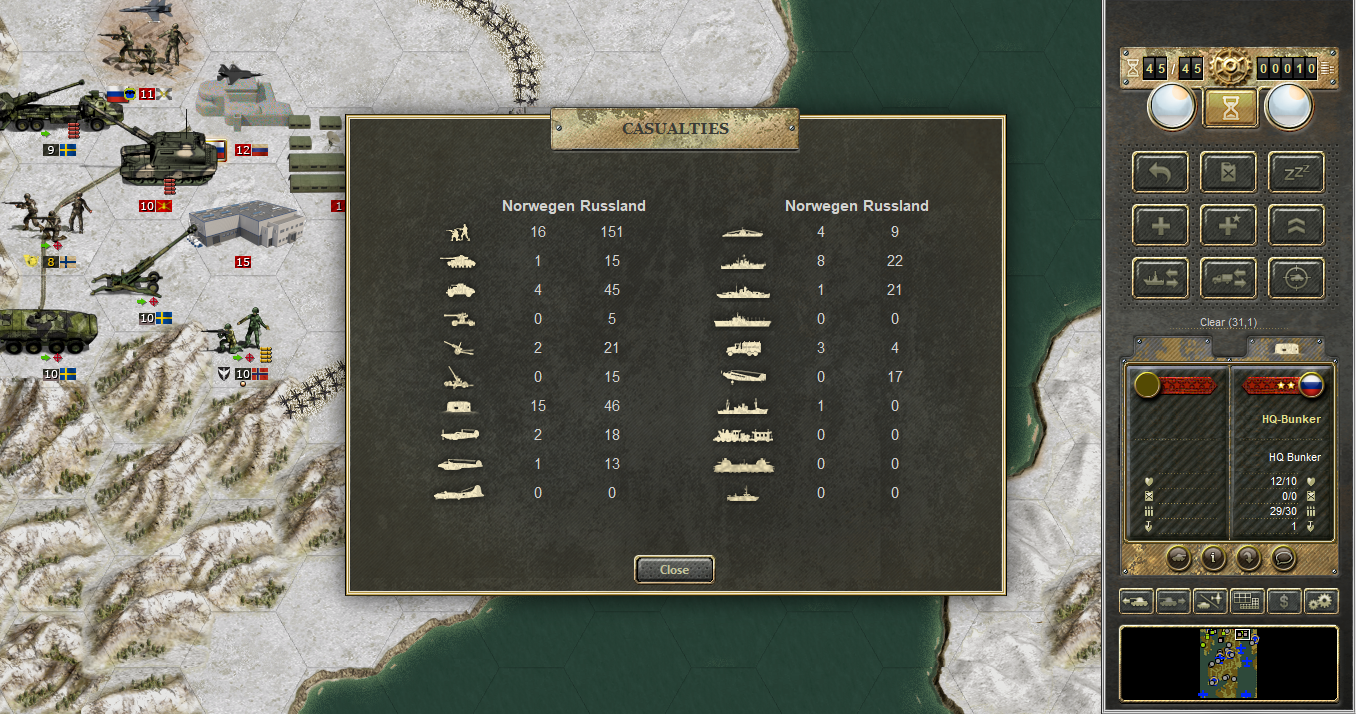Click the fuel canister resupply button

click(1228, 172)
